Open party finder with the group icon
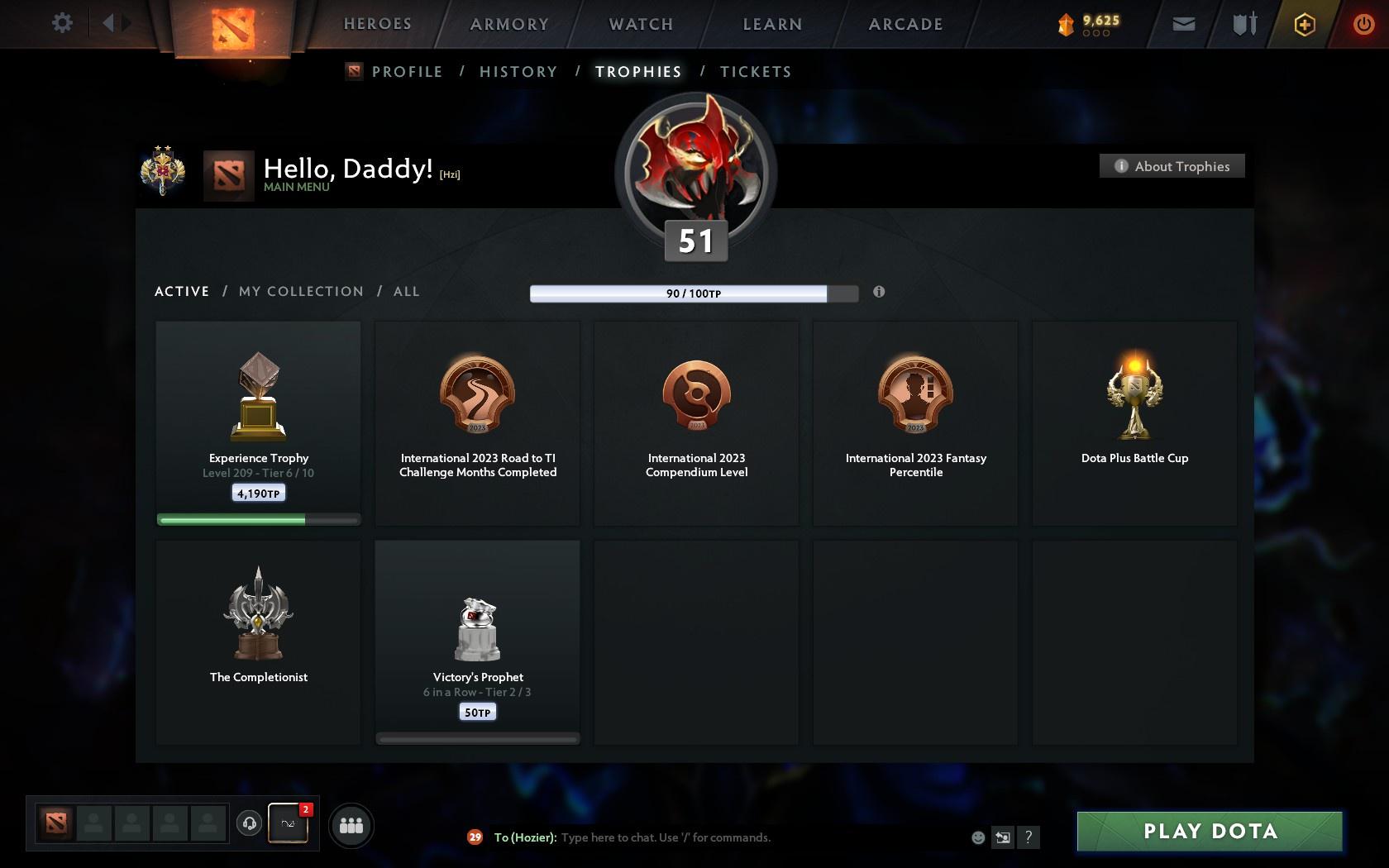 coord(351,824)
